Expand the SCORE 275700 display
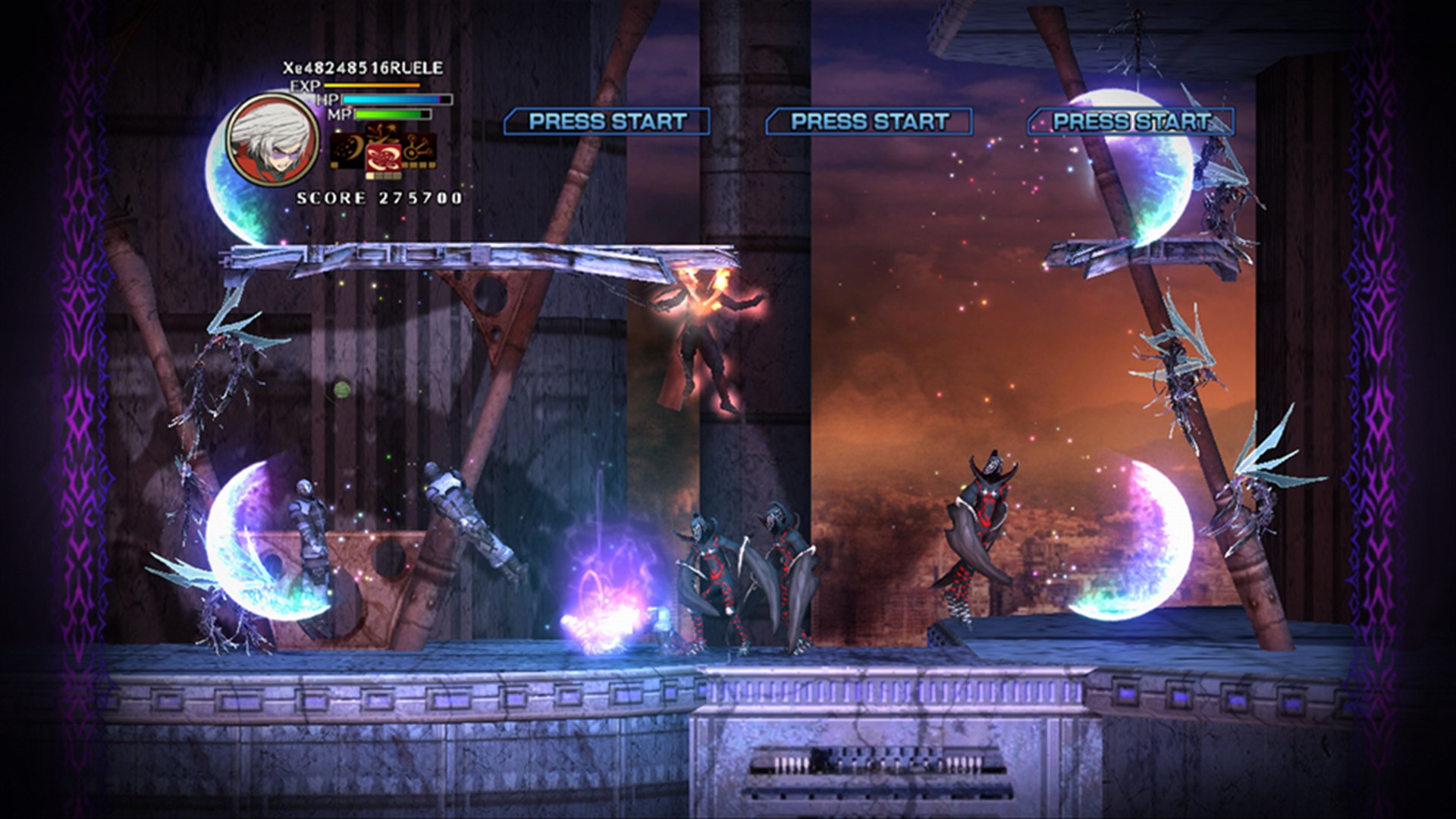The height and width of the screenshot is (819, 1456). tap(375, 200)
